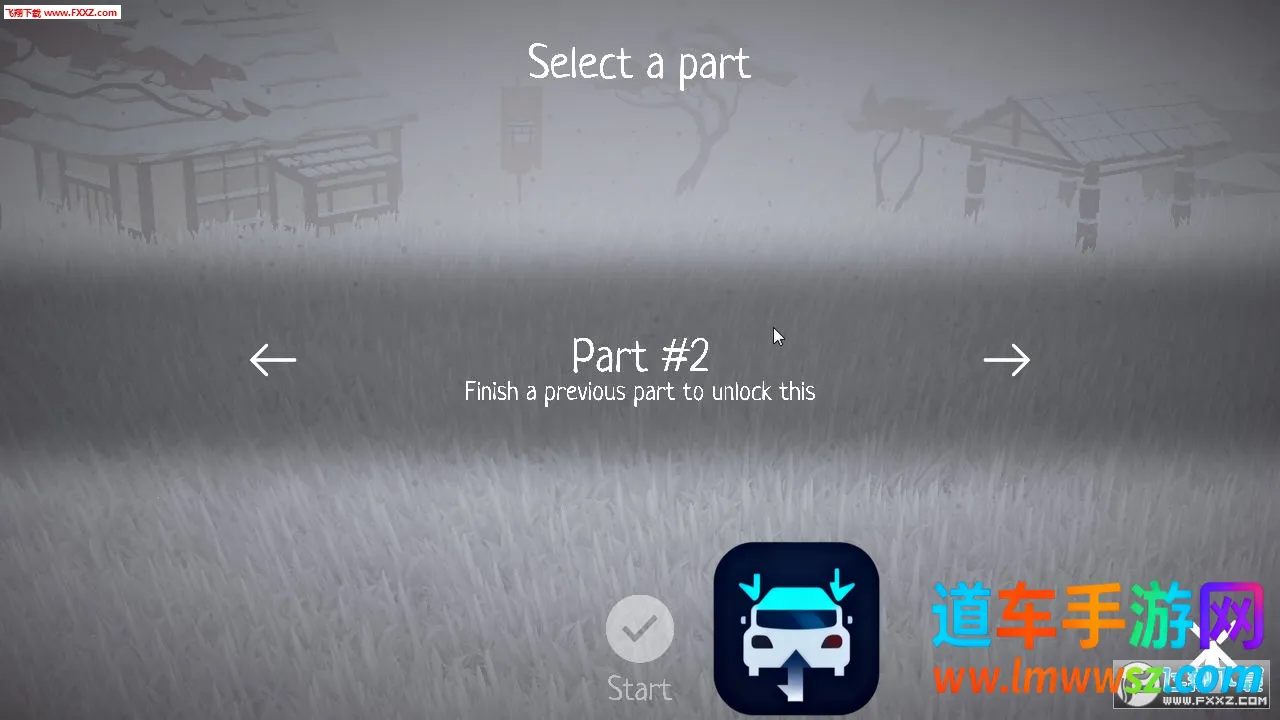Advance to the next part with right arrow
Screen dimensions: 1280x720
pos(1006,360)
